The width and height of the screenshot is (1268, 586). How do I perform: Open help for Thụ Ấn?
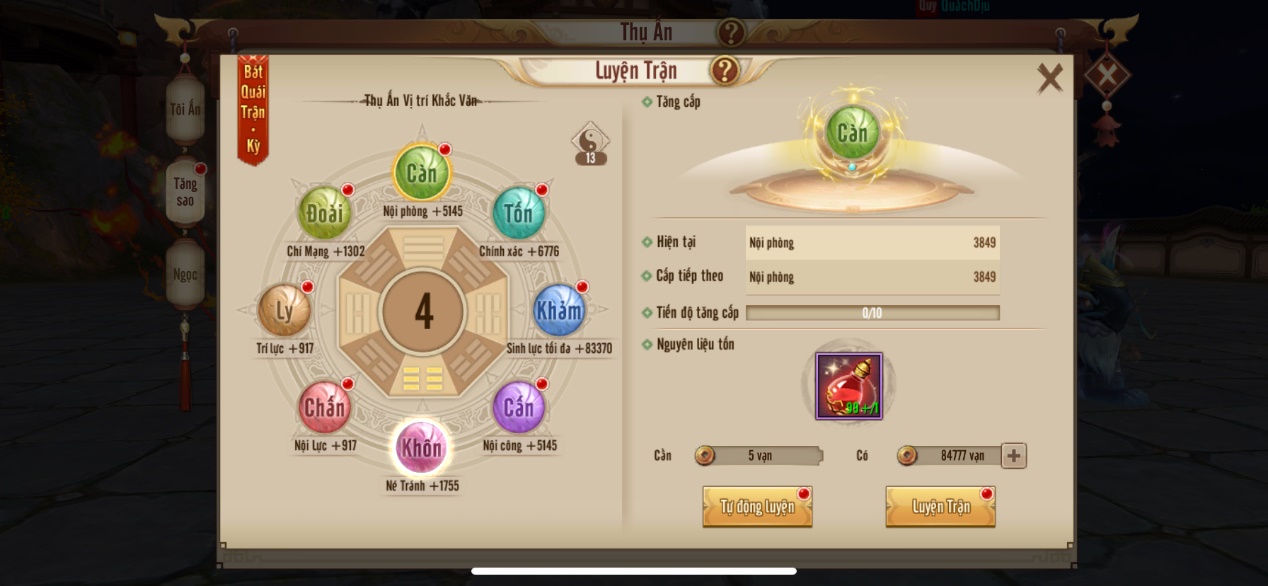pos(731,32)
